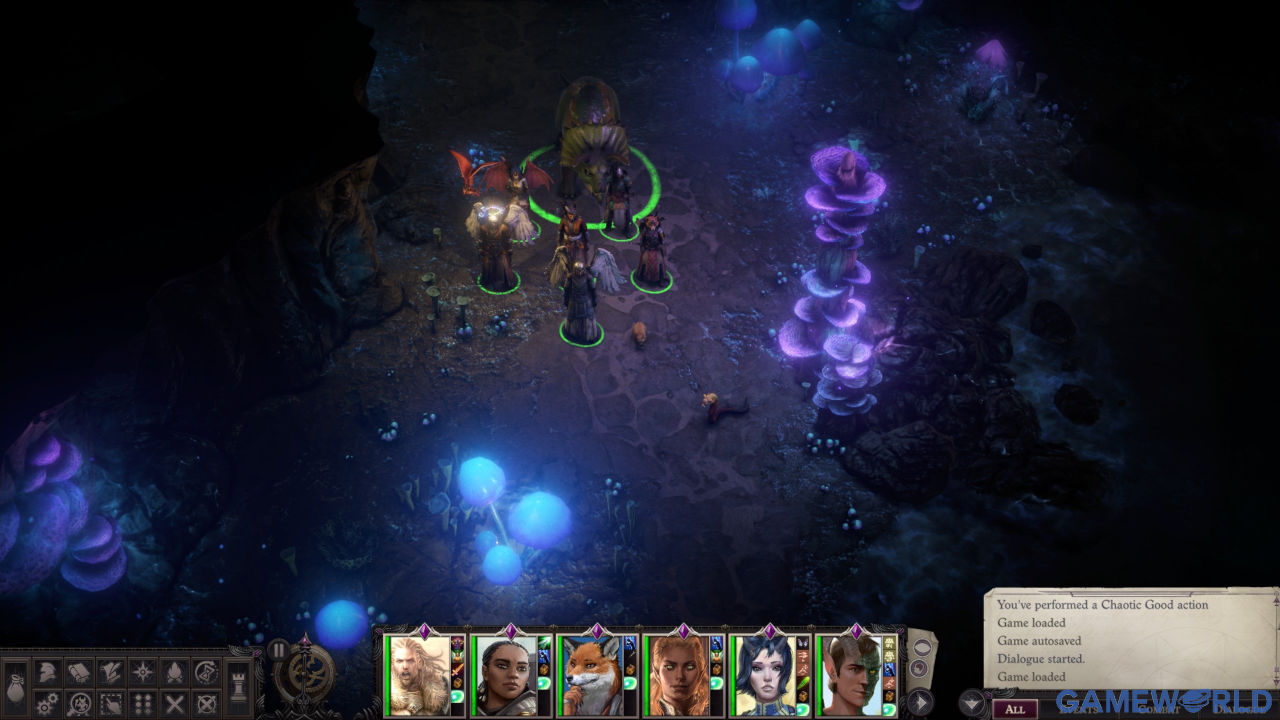
Task: Click the single X cancel icon
Action: point(175,703)
